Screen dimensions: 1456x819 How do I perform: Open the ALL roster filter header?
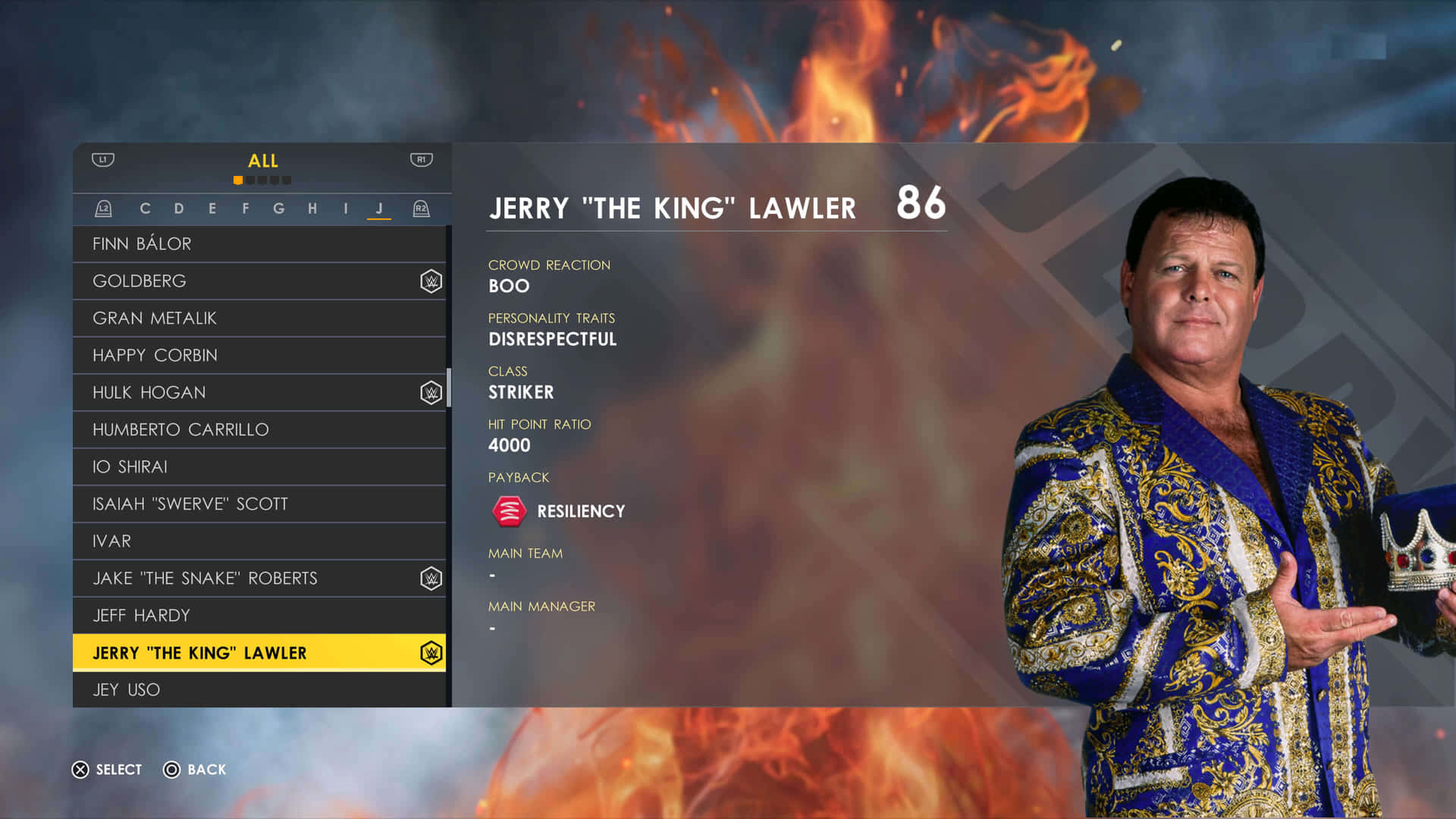[x=263, y=161]
